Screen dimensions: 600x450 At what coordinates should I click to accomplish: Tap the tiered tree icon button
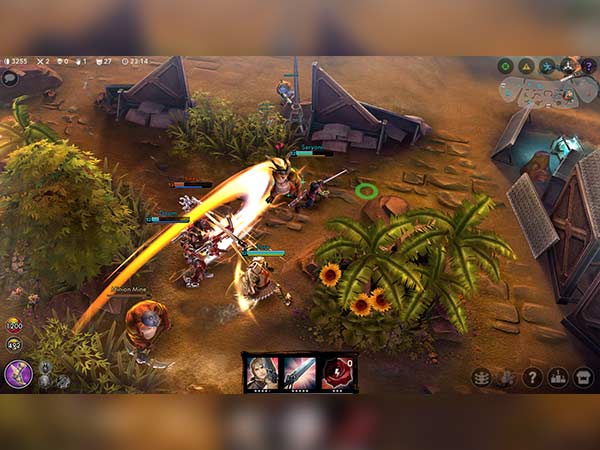click(x=482, y=377)
